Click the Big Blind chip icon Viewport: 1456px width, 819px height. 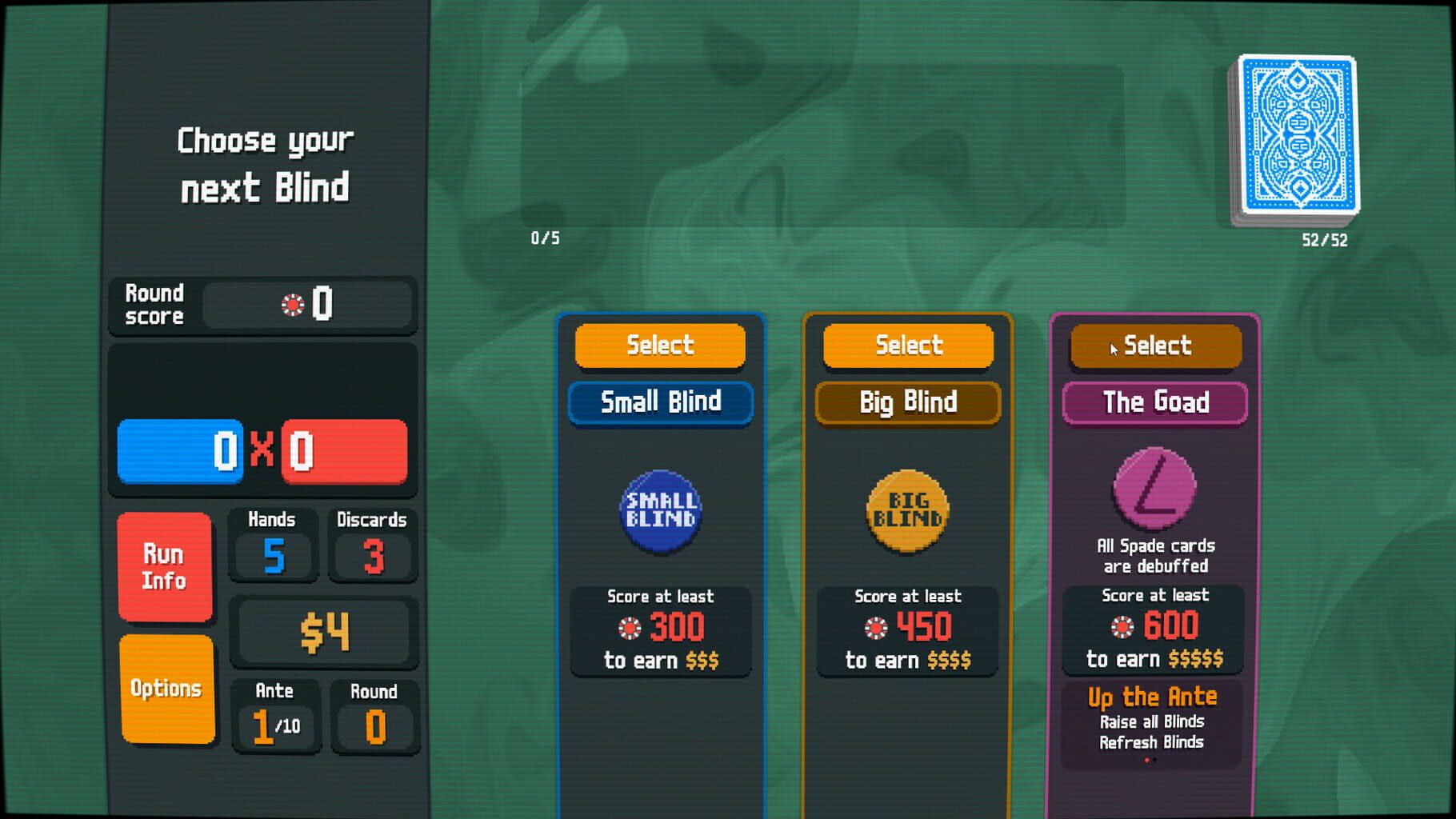(907, 509)
